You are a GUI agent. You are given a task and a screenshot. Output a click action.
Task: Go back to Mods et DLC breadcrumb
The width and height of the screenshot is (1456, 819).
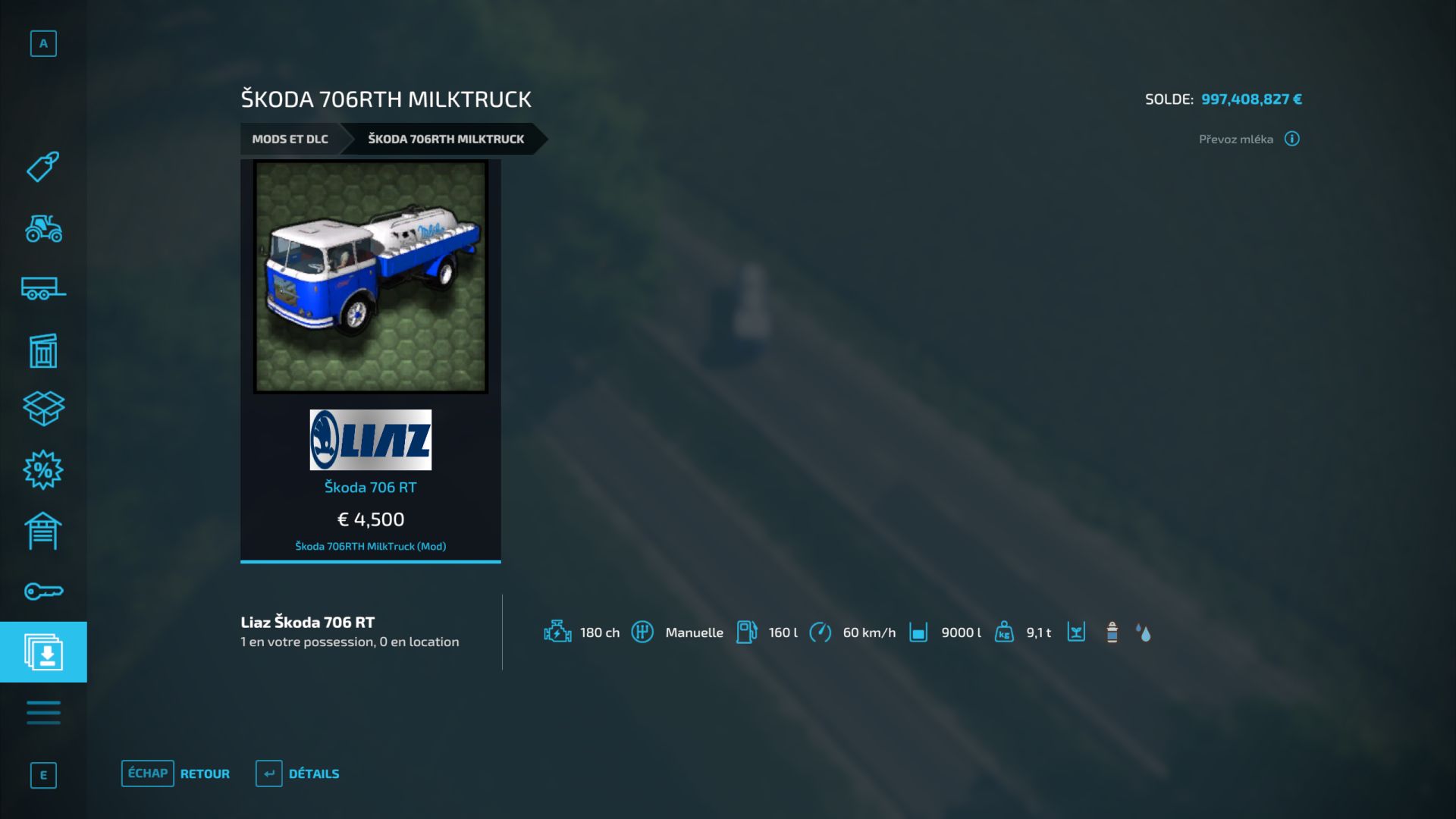coord(290,139)
